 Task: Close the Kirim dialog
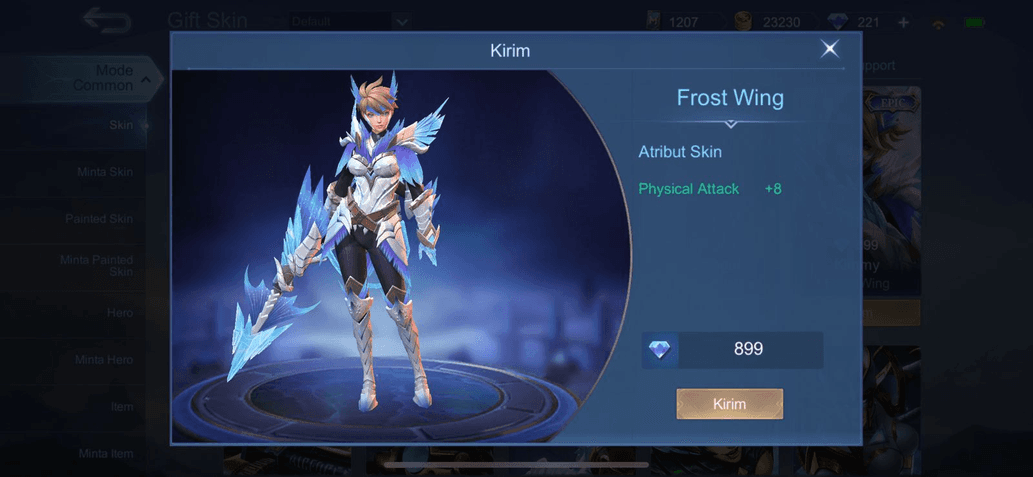click(829, 49)
